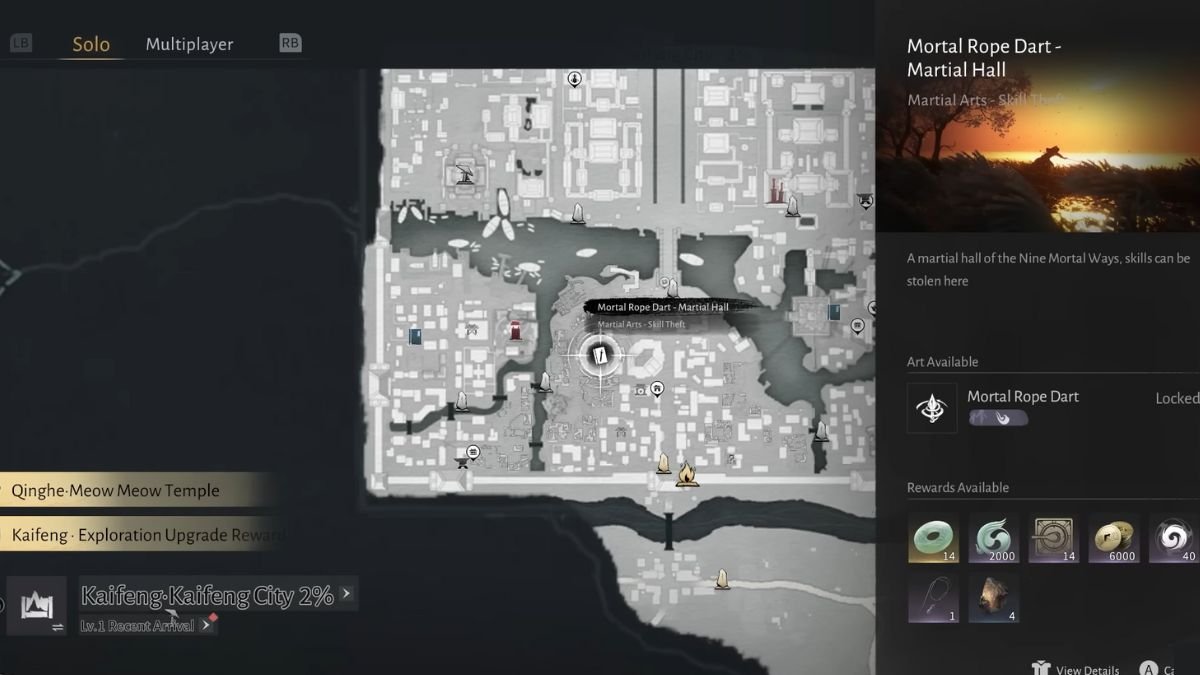Click the blacksmith anvil marker on the map
This screenshot has height=675, width=1200.
coord(463,461)
